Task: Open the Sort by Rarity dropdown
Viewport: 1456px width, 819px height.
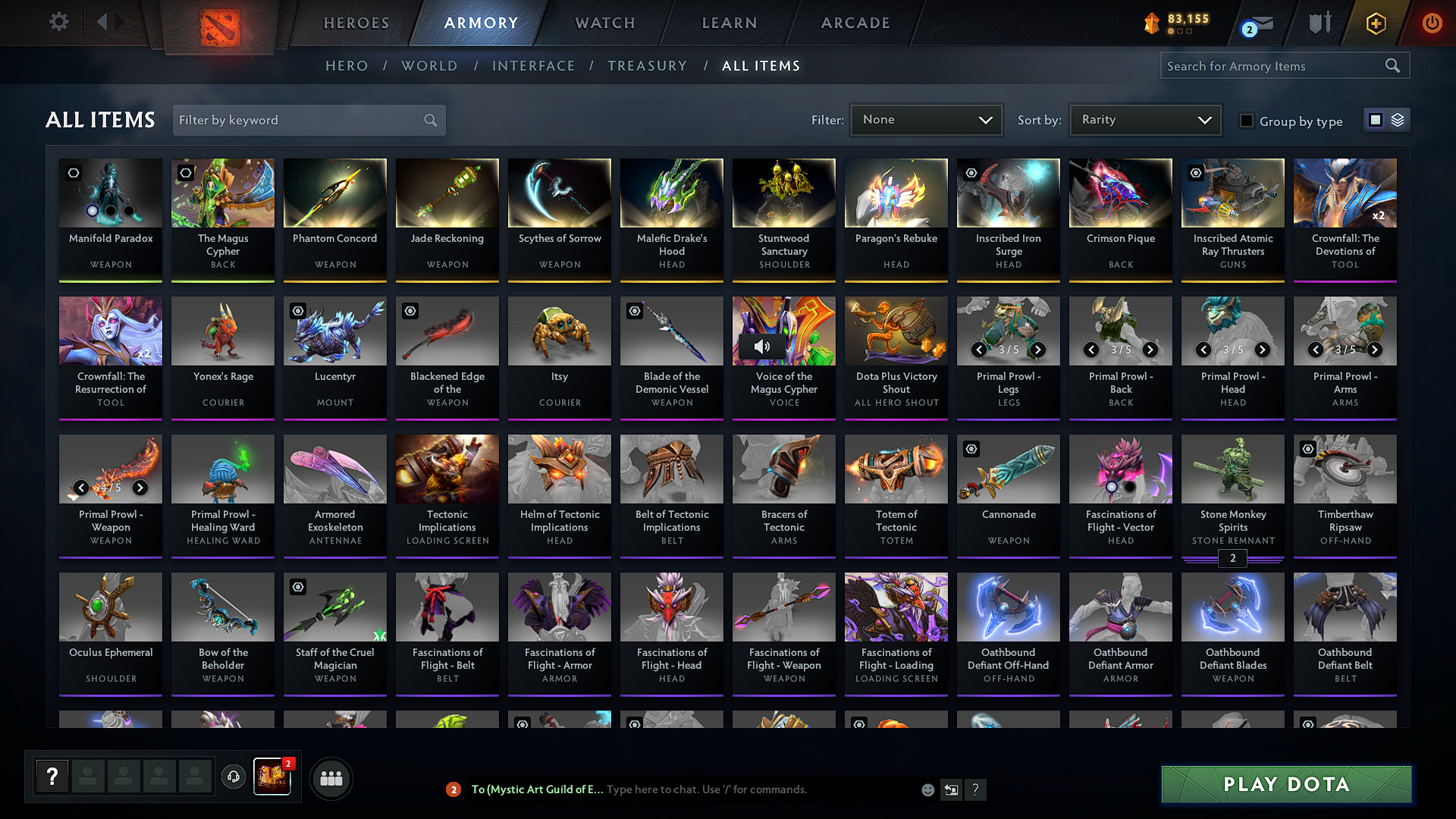Action: 1144,119
